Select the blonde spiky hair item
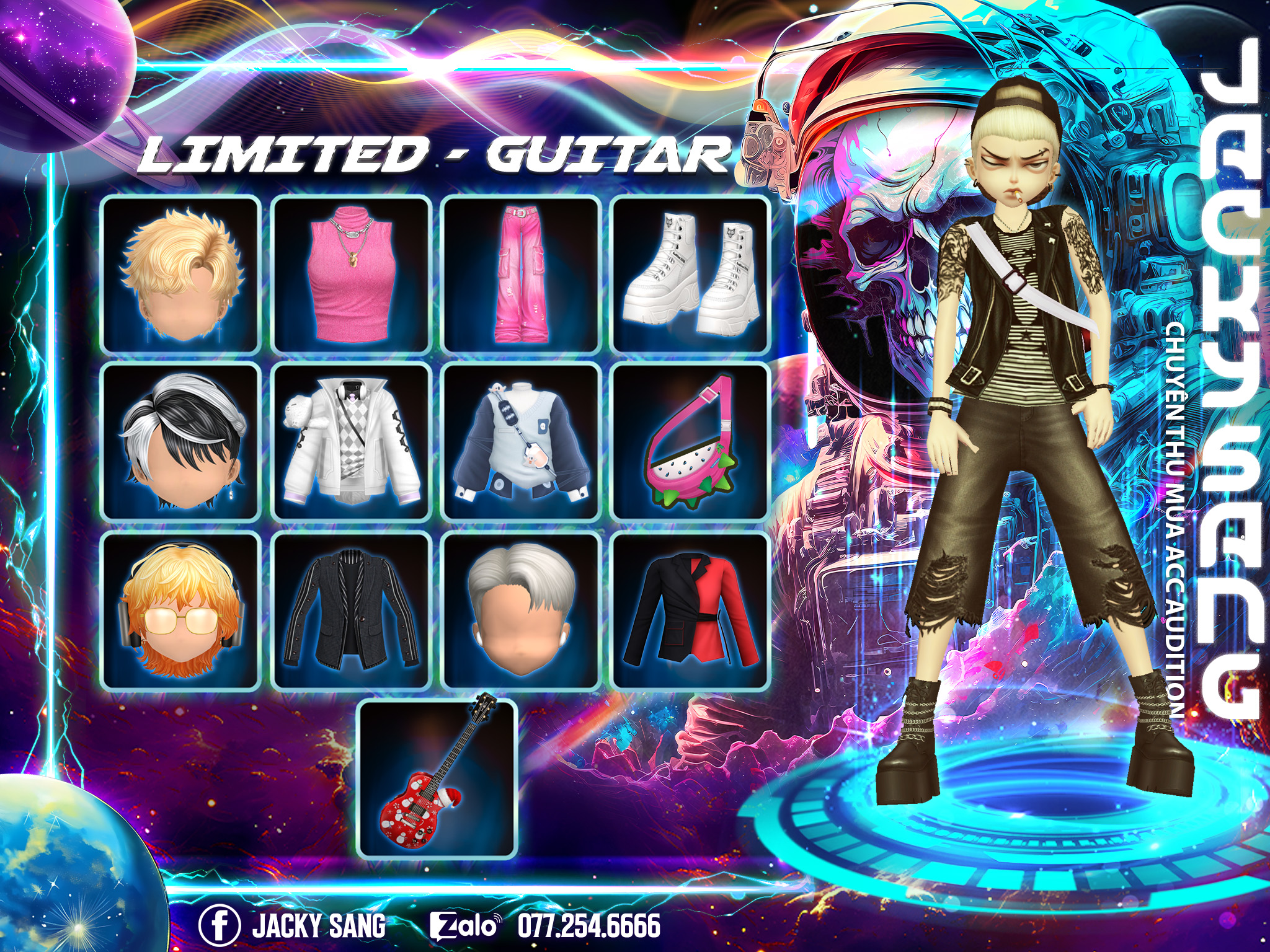 tap(180, 275)
